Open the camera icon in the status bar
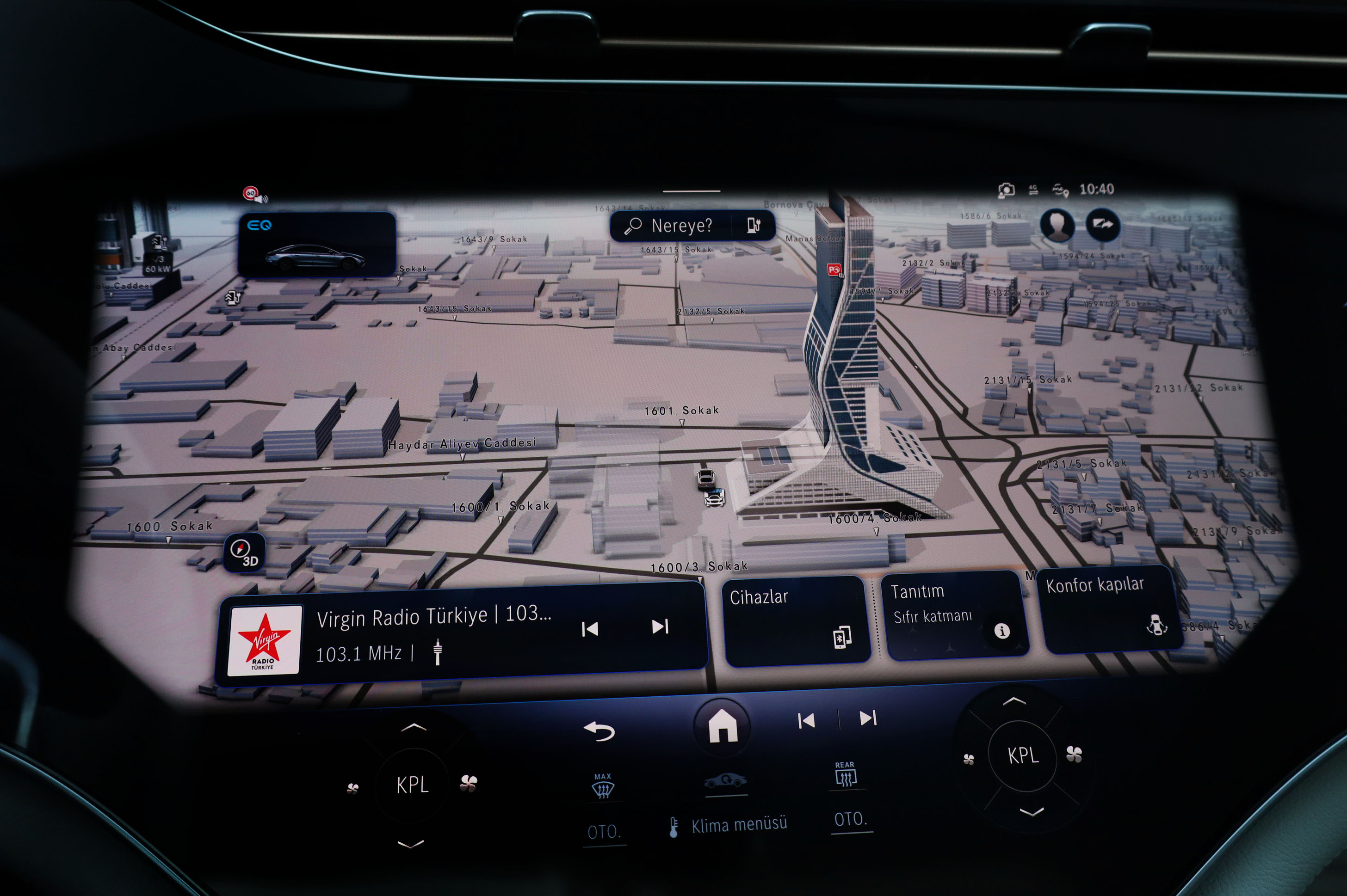 pyautogui.click(x=1006, y=190)
